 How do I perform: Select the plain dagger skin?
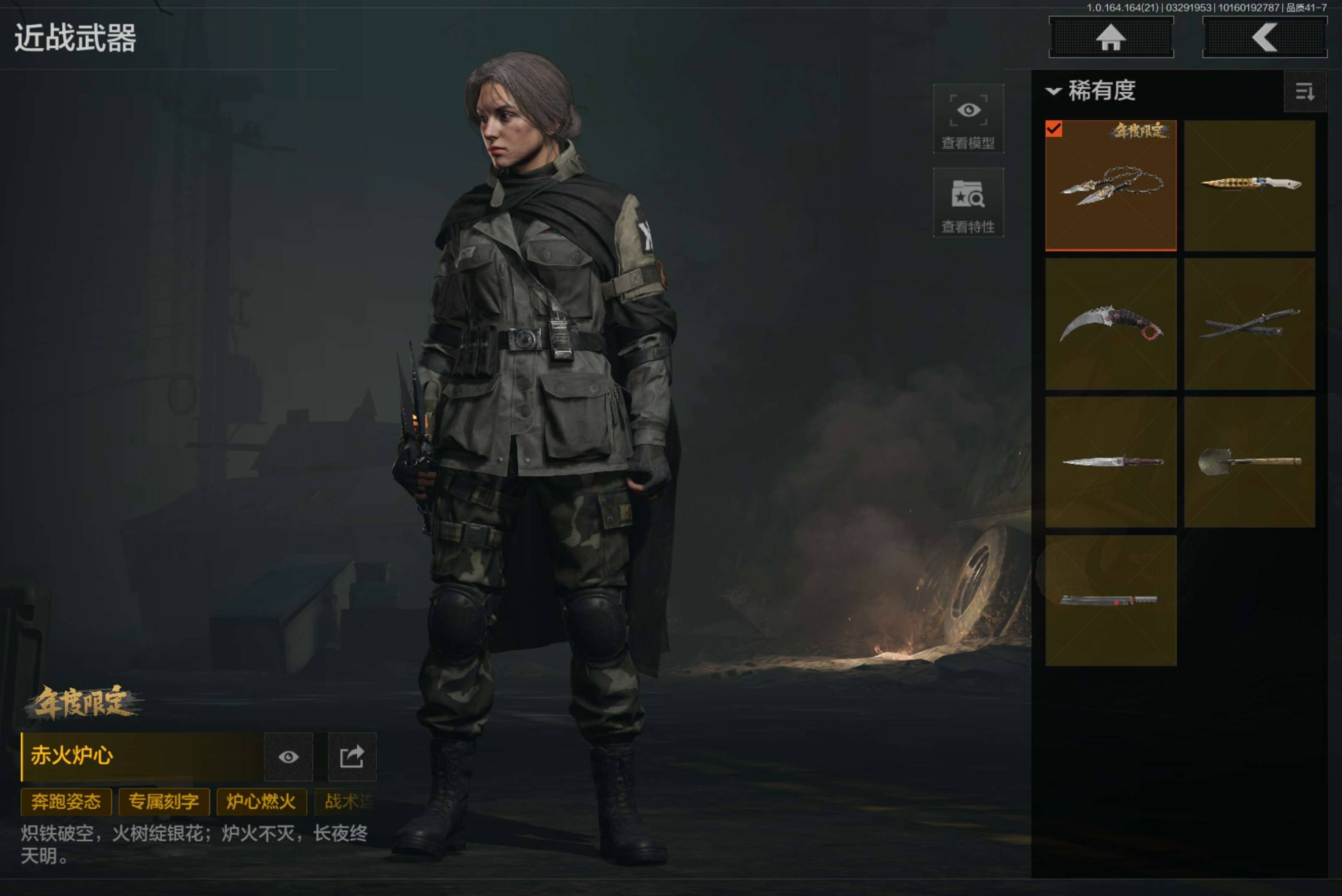[x=1111, y=462]
